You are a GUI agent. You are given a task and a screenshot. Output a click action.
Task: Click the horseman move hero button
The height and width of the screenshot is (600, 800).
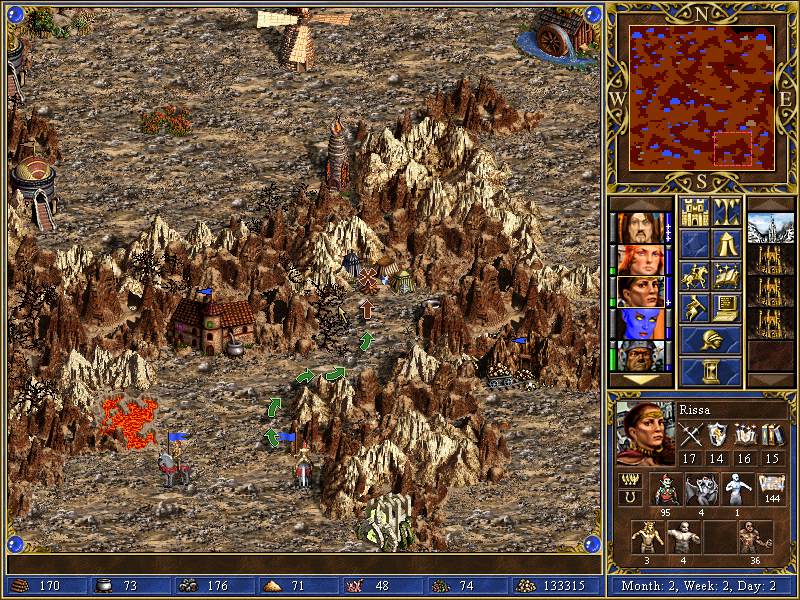pos(694,275)
